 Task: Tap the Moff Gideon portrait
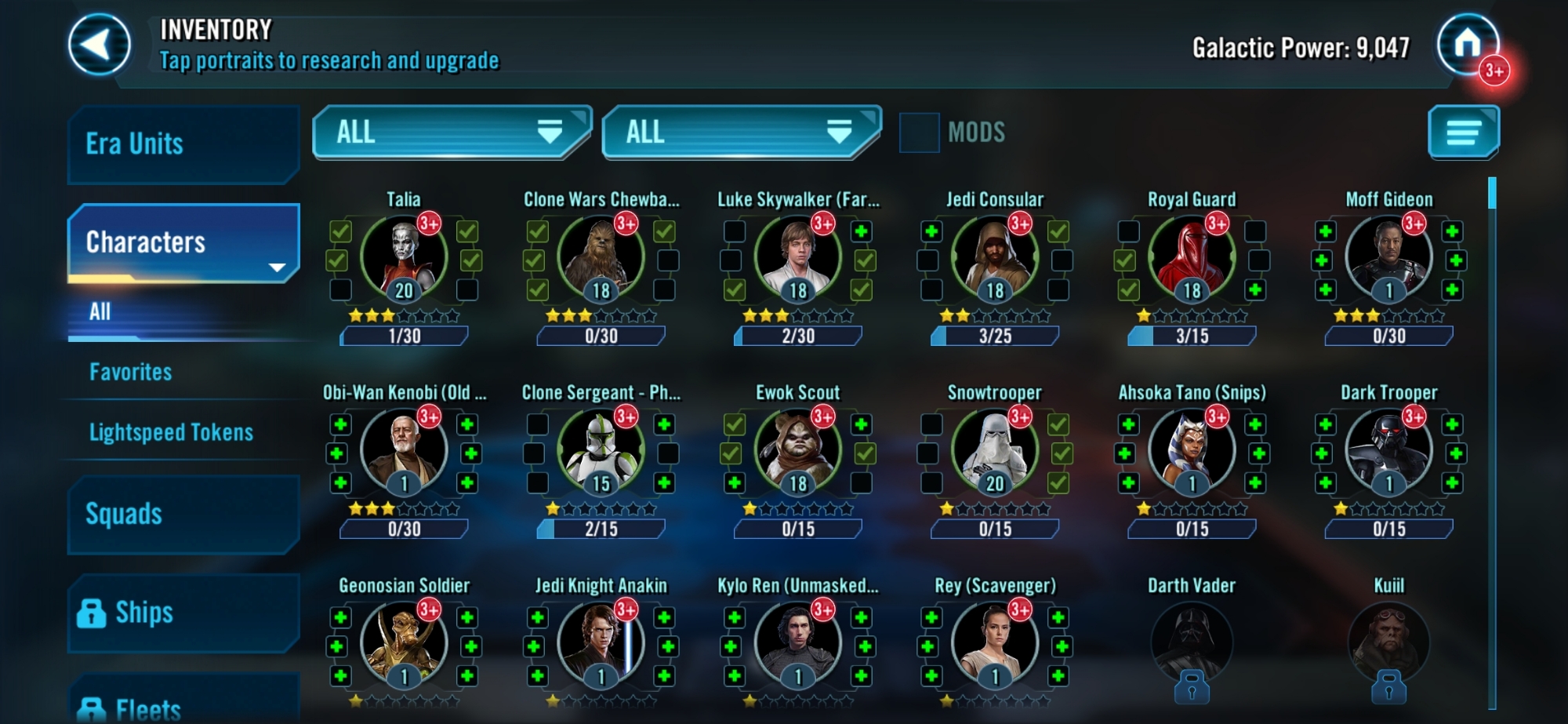pyautogui.click(x=1388, y=257)
